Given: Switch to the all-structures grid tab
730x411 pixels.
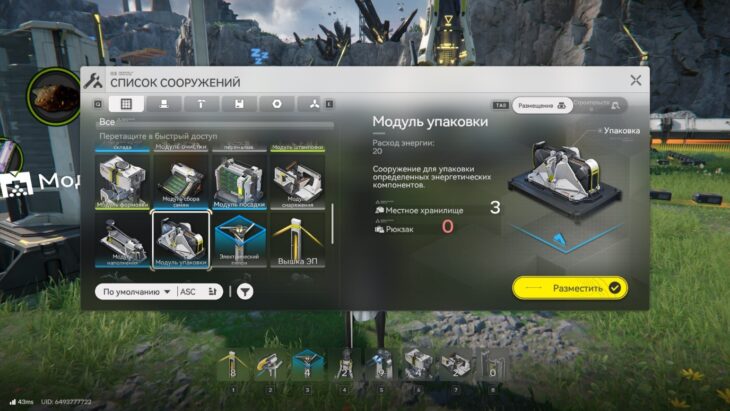Looking at the screenshot, I should click(x=126, y=104).
